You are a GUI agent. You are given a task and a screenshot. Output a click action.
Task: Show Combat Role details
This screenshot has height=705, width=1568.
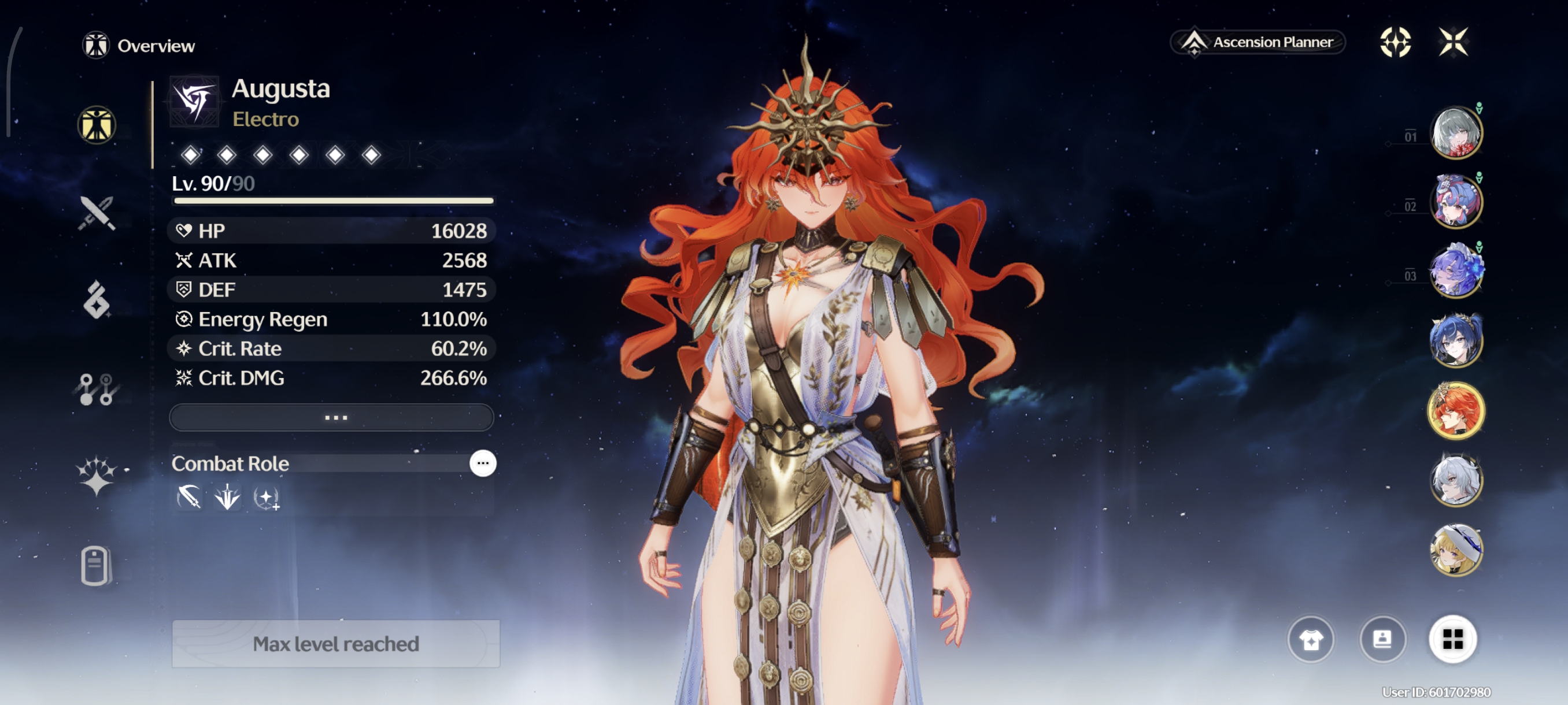coord(483,463)
